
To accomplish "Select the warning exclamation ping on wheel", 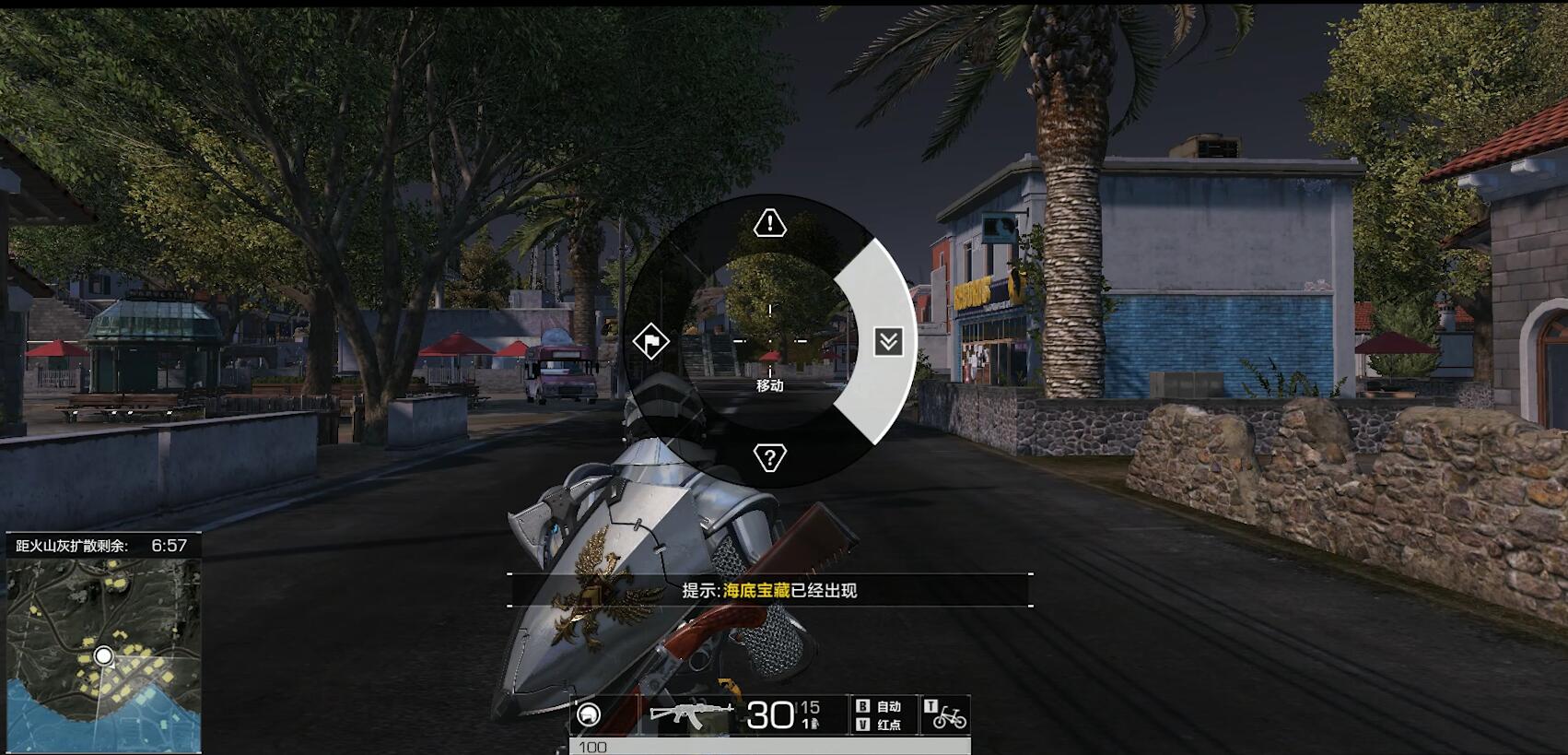I will [x=769, y=223].
